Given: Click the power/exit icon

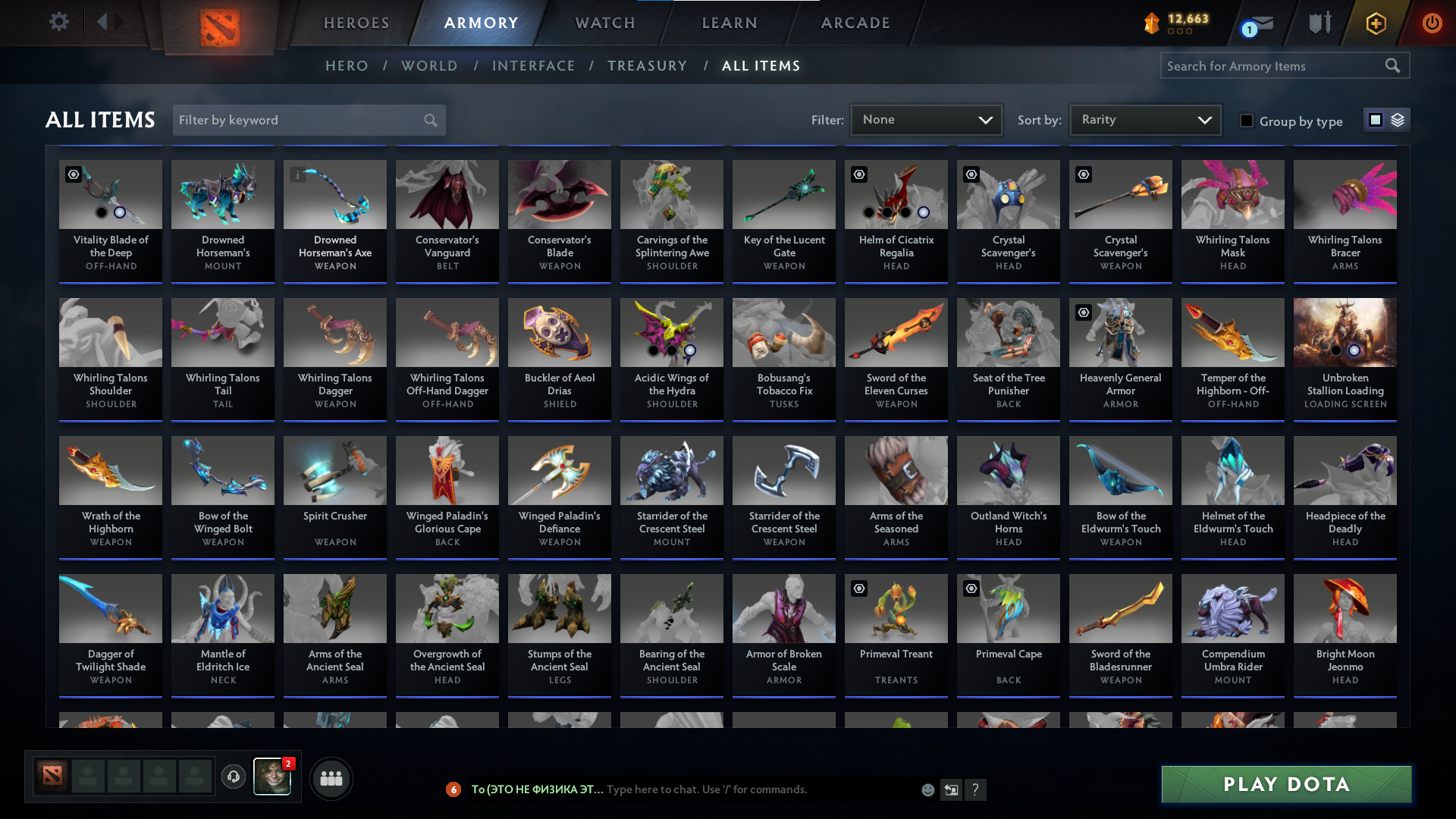Looking at the screenshot, I should [x=1432, y=23].
